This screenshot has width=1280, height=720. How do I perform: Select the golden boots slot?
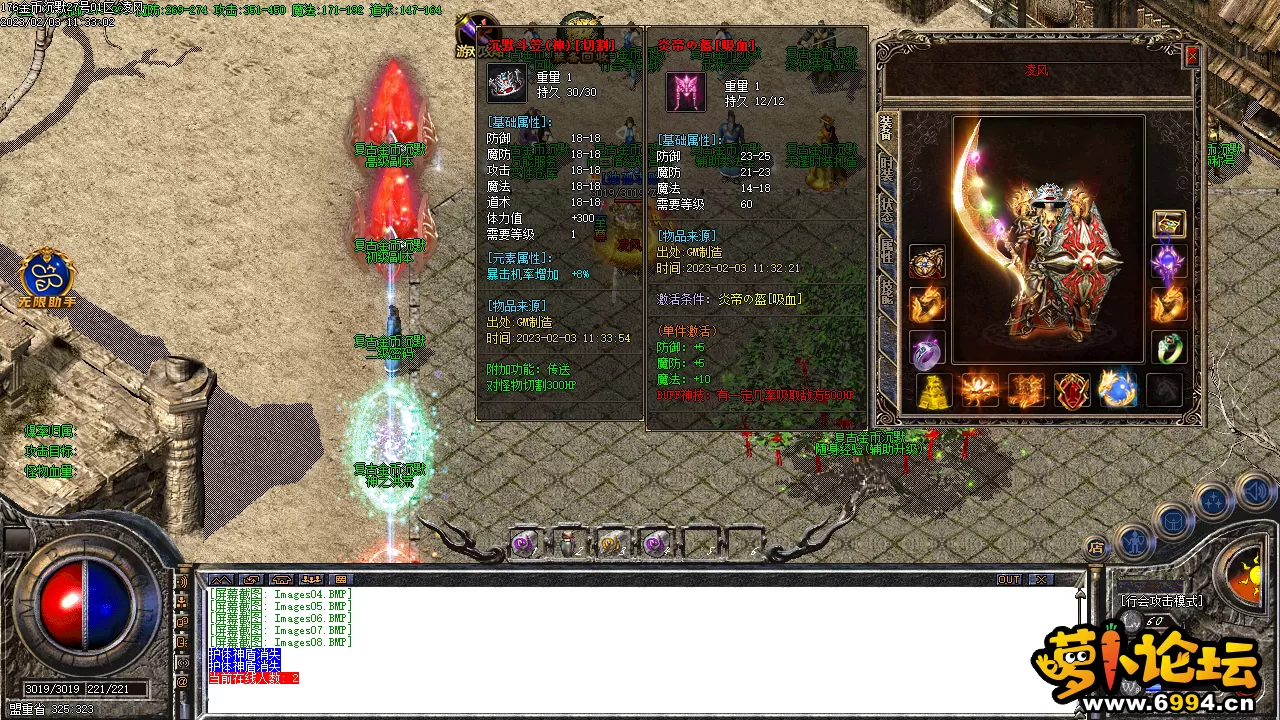[933, 391]
